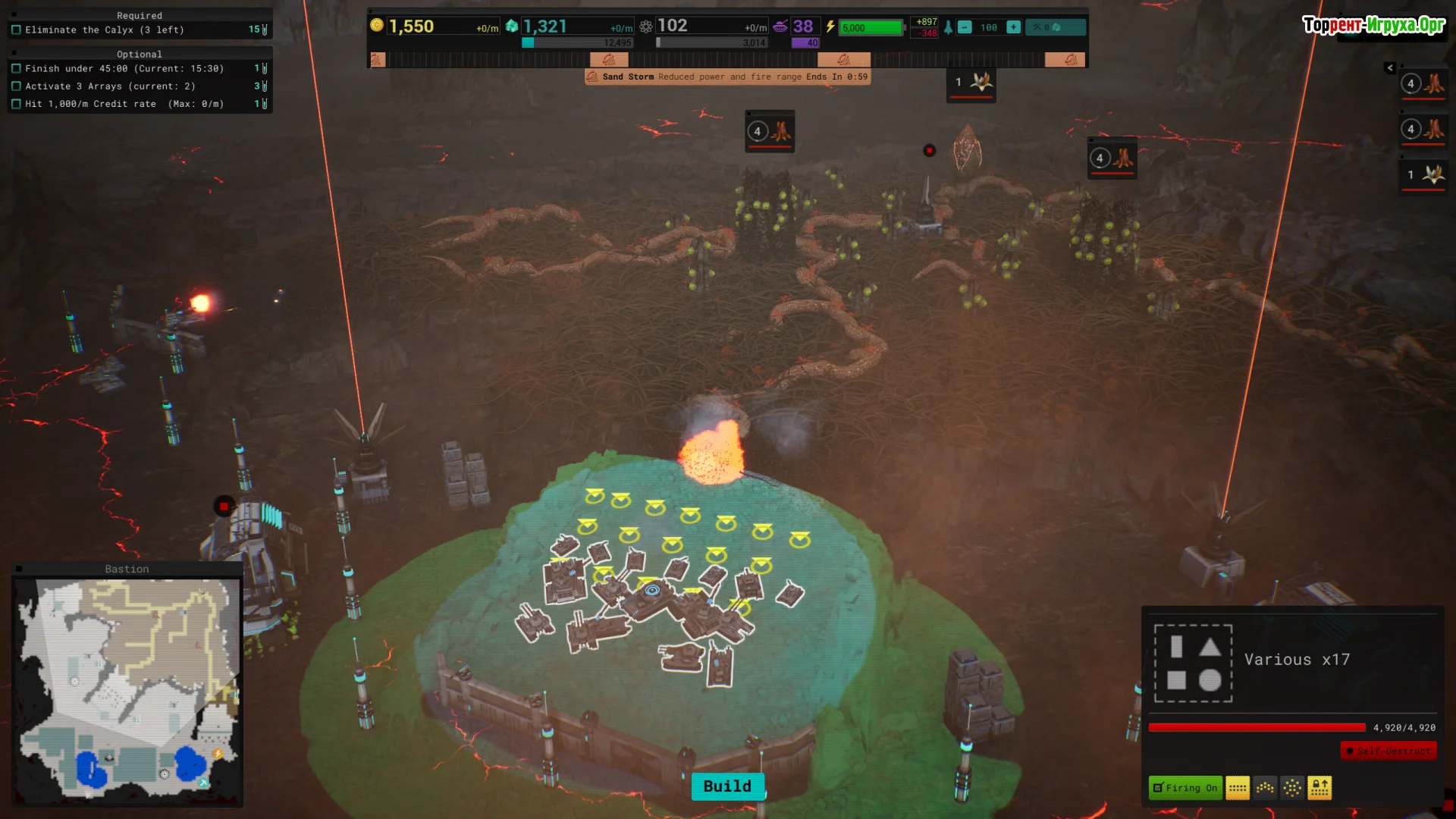The image size is (1456, 819).
Task: Toggle the Firing On button
Action: click(x=1185, y=788)
